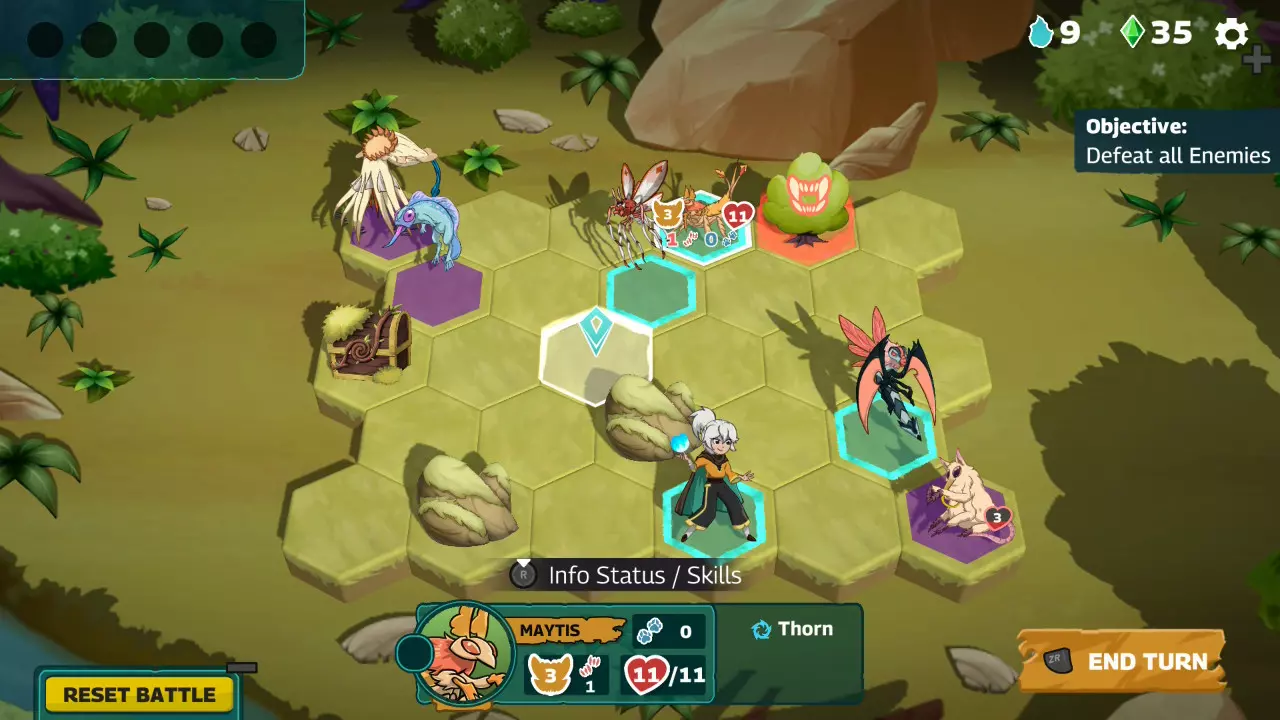This screenshot has width=1280, height=720.
Task: Reset the battle with RESET BATTLE
Action: [139, 694]
